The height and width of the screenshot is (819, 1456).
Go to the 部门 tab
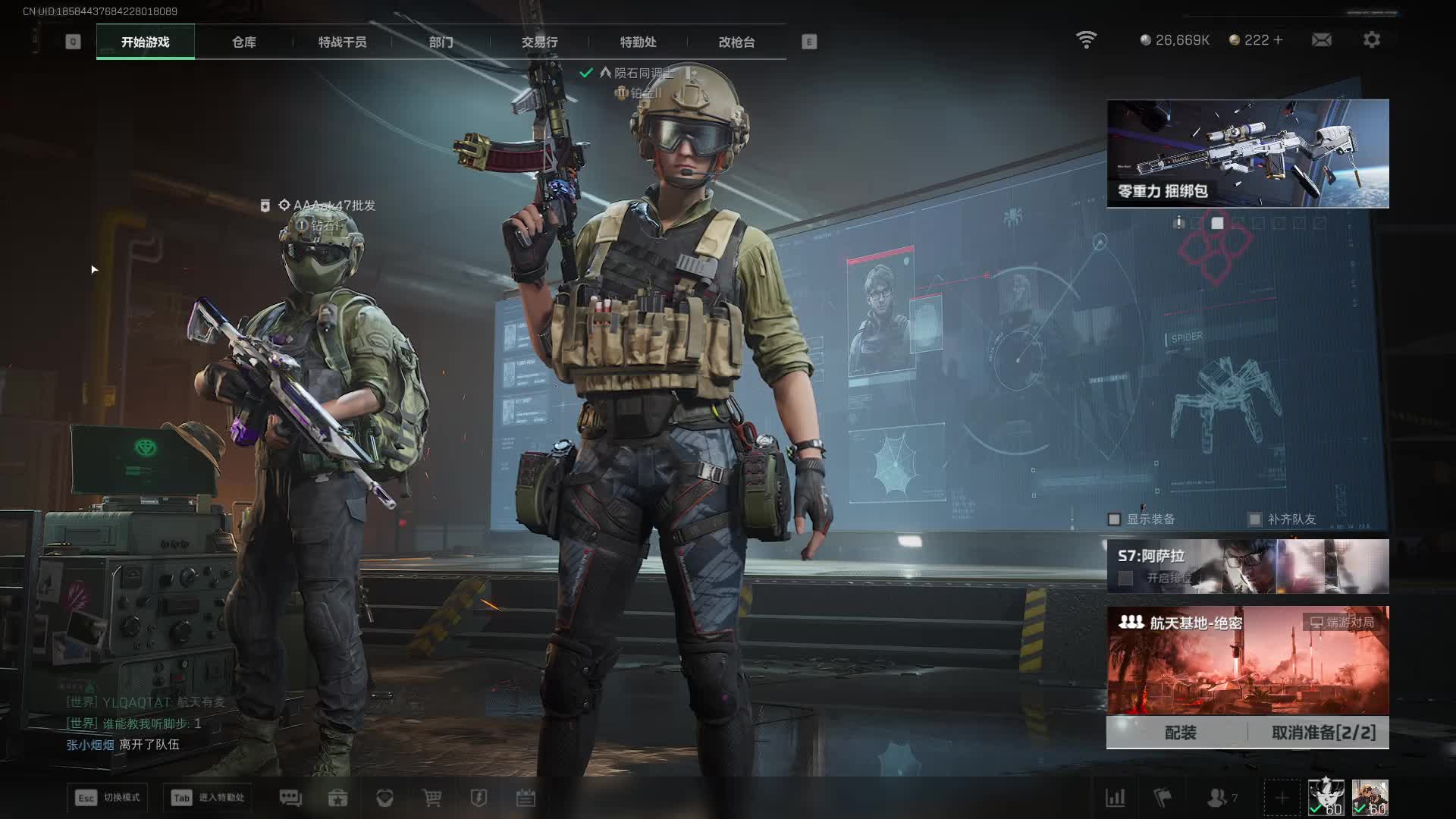tap(441, 42)
